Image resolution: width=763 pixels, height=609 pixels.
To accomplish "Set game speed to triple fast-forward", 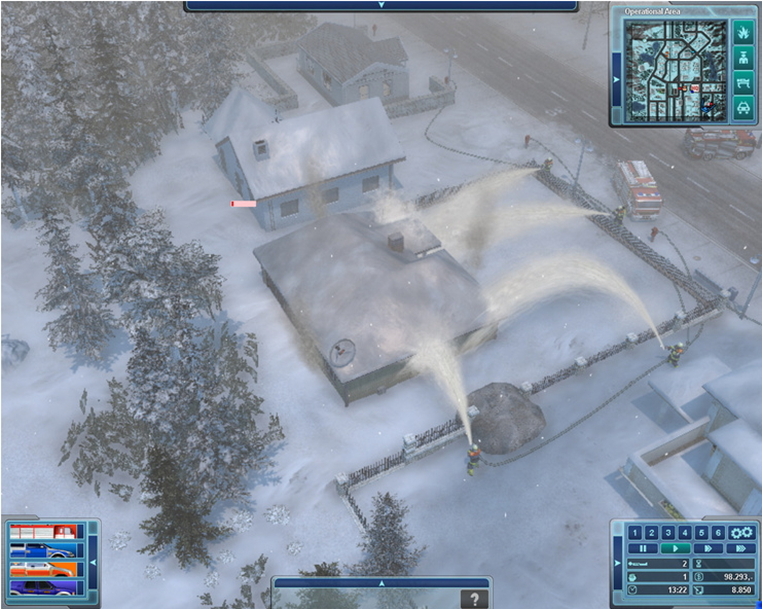I will coord(740,549).
